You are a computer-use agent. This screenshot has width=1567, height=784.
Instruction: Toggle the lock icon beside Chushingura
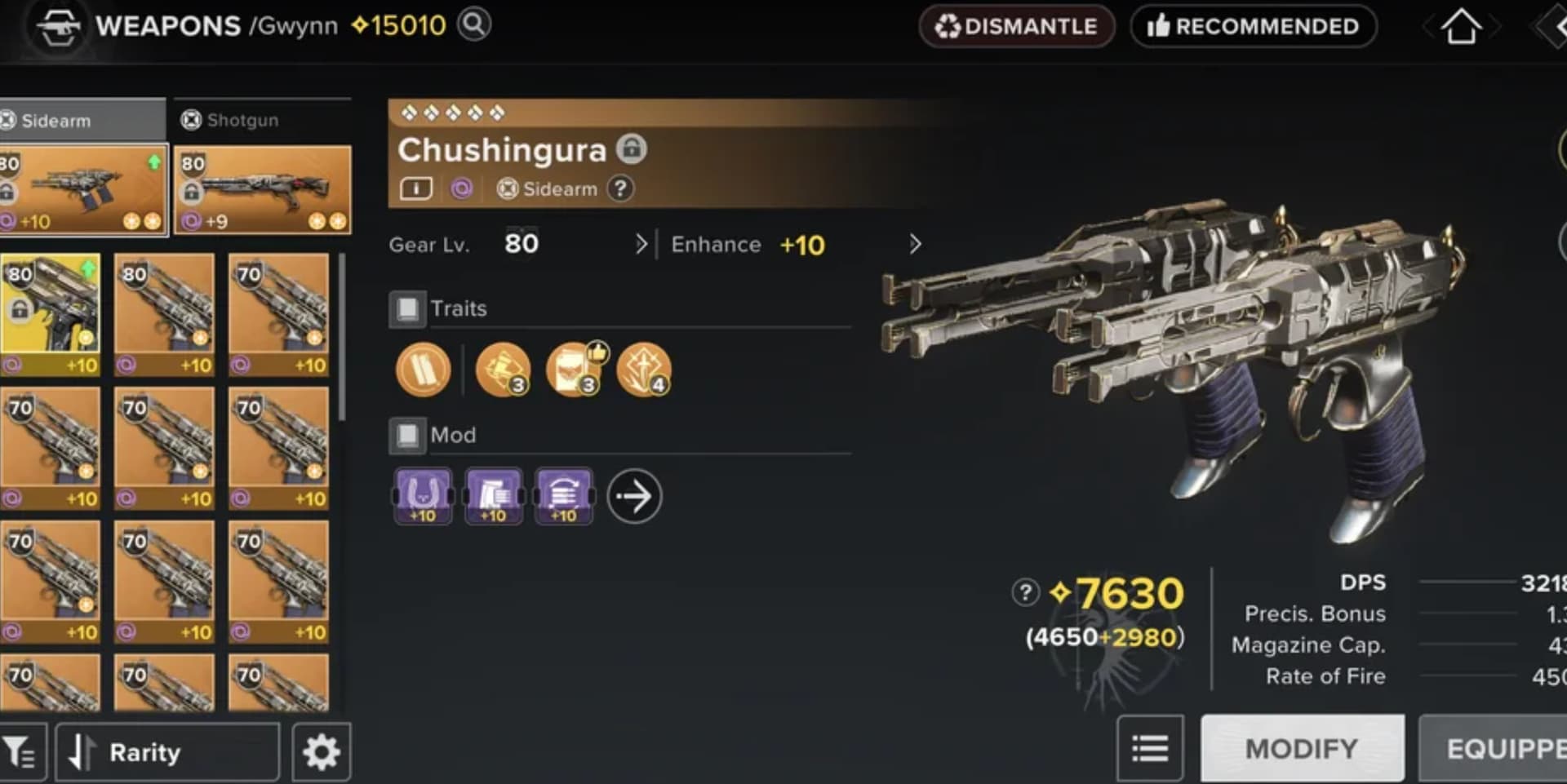(x=631, y=148)
